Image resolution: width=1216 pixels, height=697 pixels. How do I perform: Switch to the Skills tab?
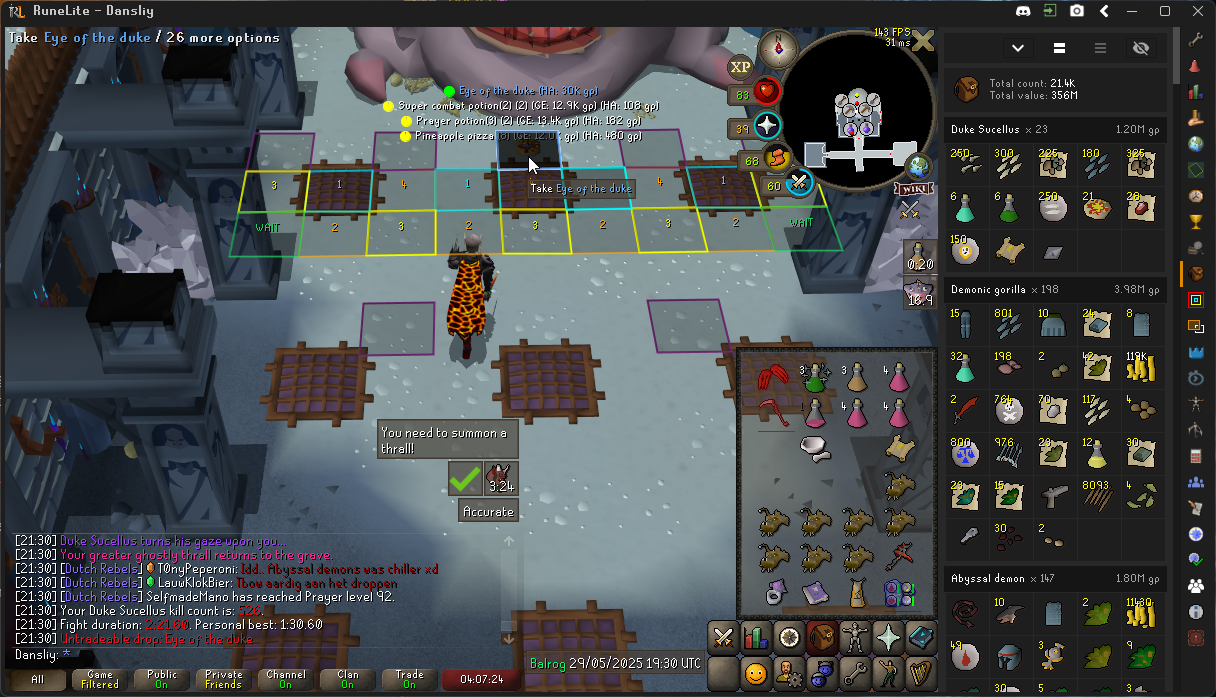point(756,636)
